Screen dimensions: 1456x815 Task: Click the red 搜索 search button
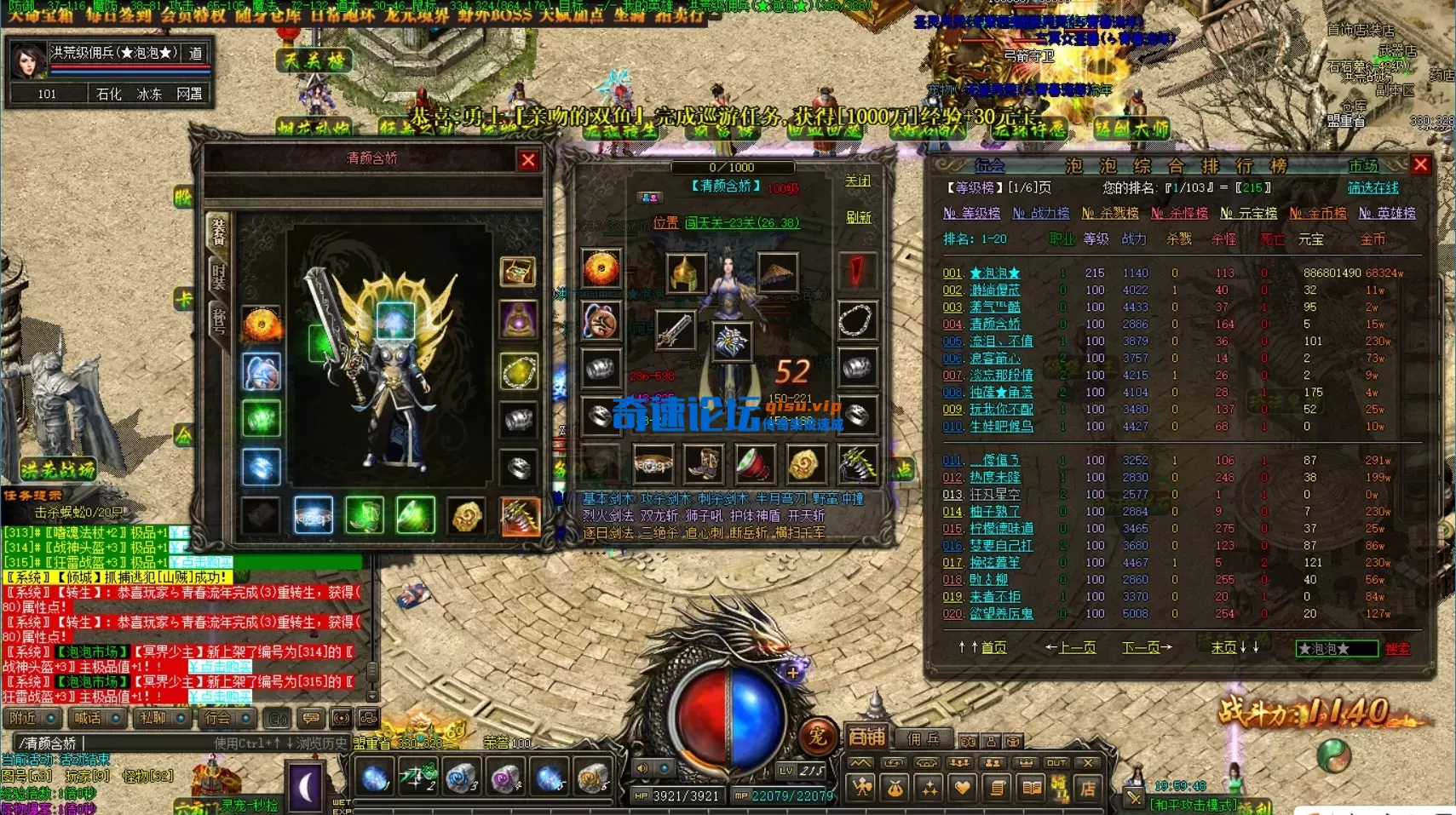pyautogui.click(x=1397, y=649)
